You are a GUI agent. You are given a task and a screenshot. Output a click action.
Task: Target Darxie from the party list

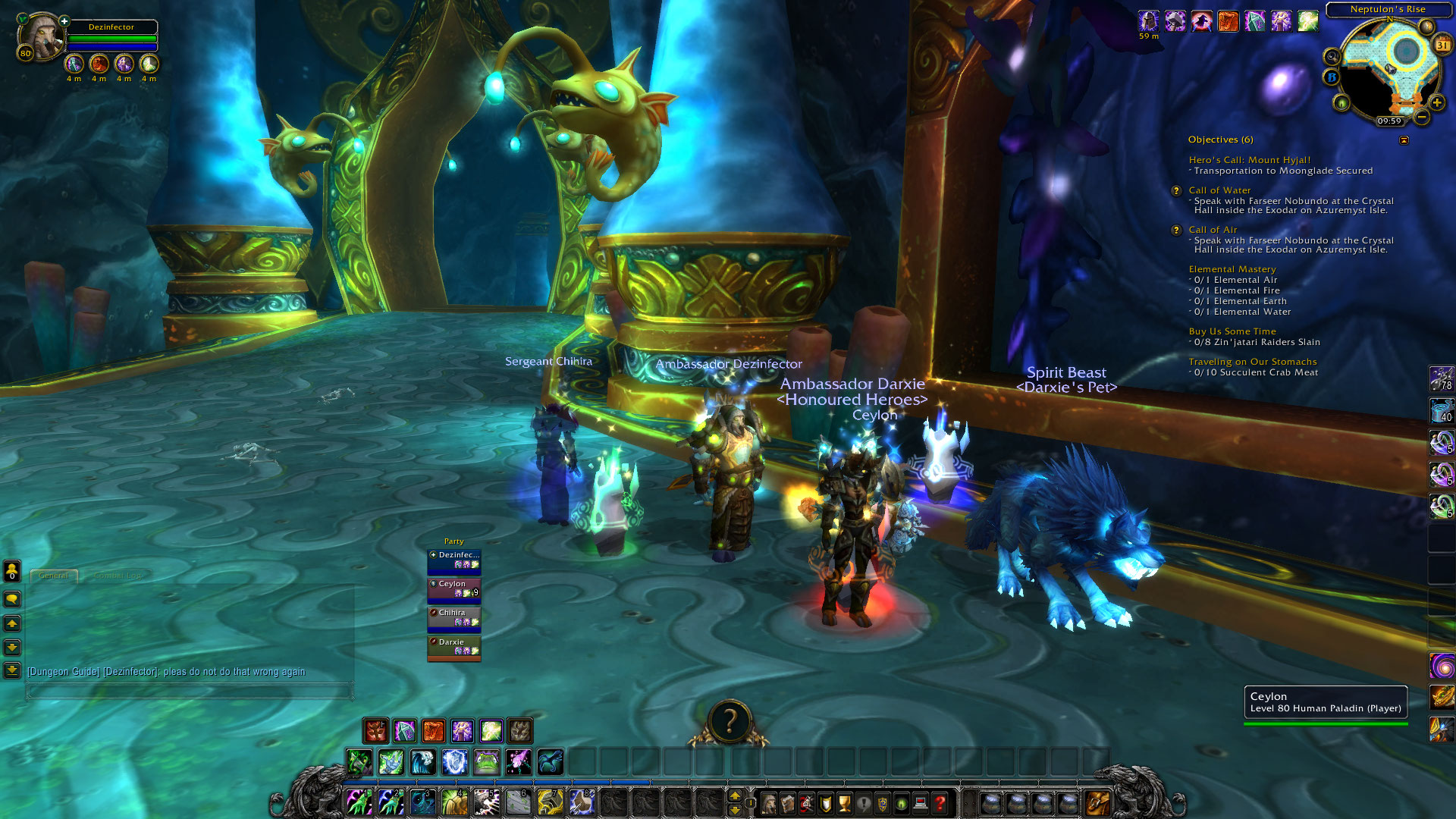[453, 647]
